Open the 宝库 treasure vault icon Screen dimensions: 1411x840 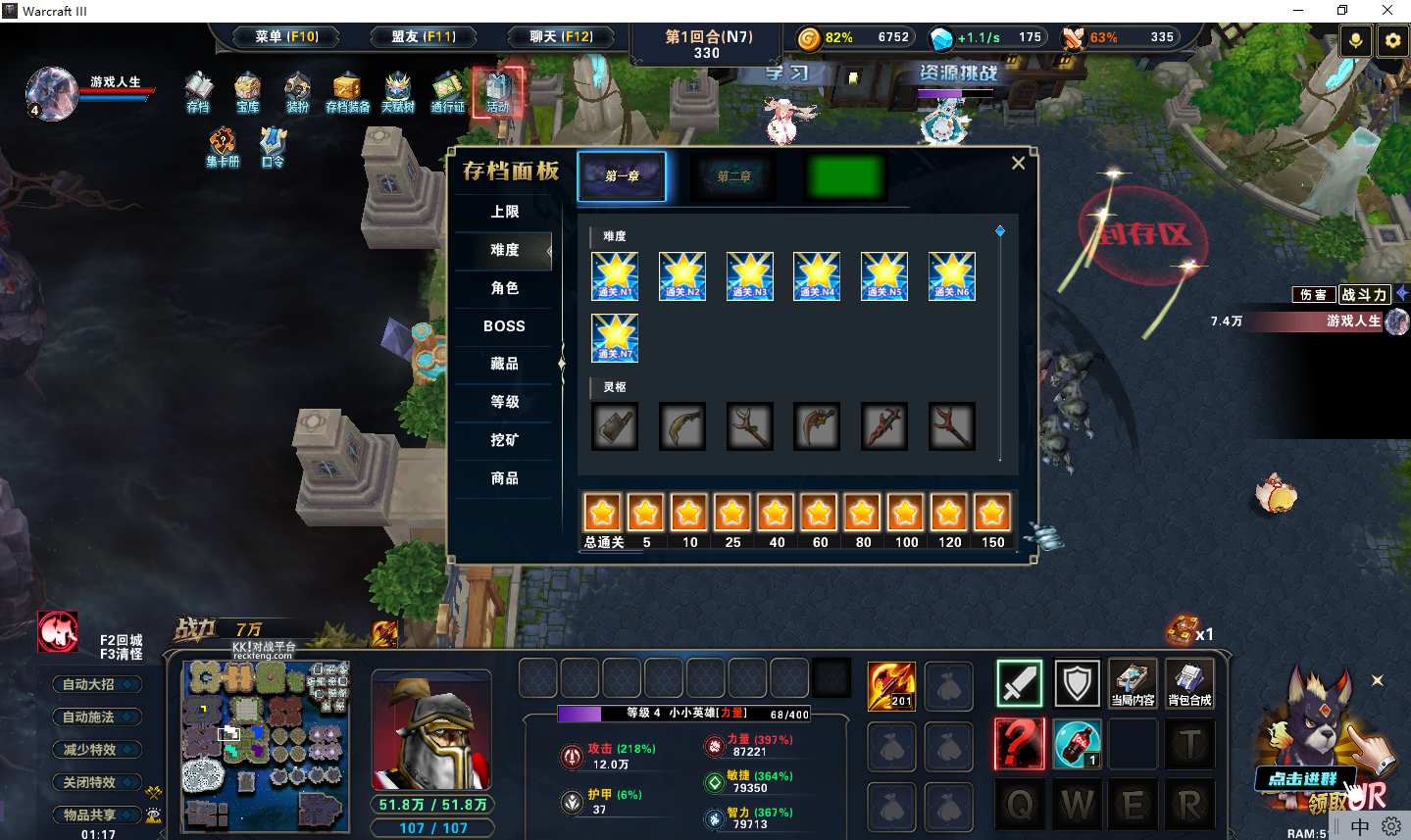[248, 91]
